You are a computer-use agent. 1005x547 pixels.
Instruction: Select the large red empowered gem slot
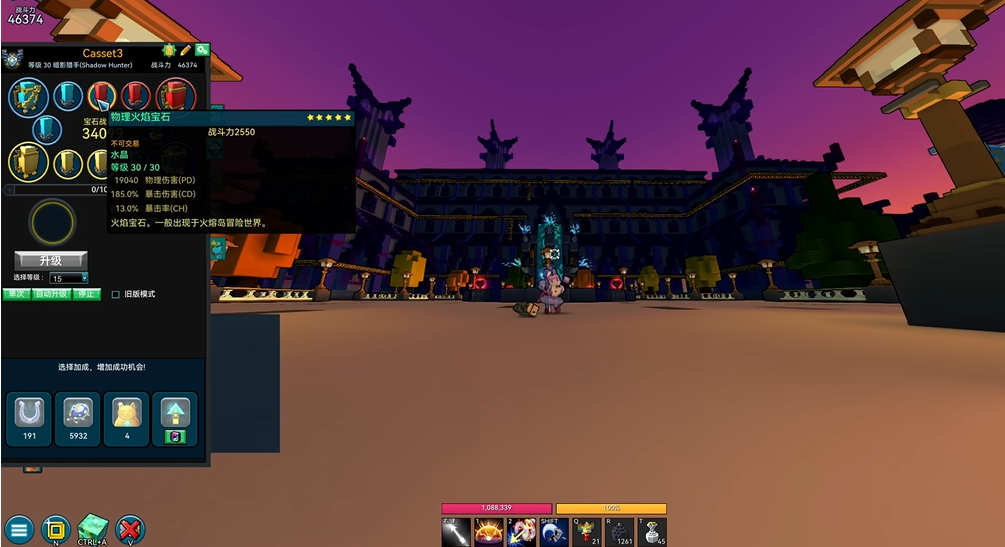[176, 97]
